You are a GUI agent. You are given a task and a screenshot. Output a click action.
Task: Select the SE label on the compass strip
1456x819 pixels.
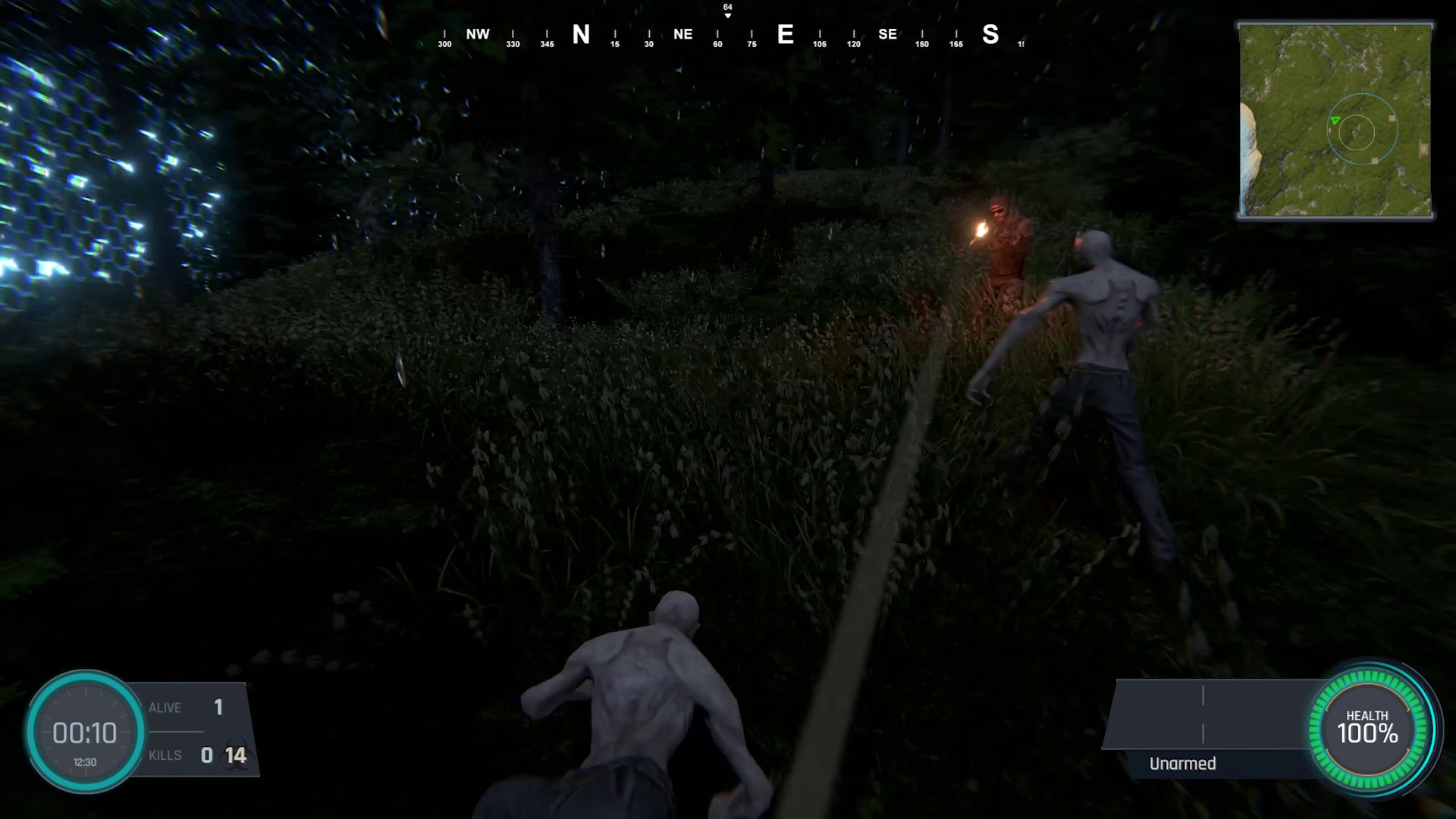pos(887,34)
